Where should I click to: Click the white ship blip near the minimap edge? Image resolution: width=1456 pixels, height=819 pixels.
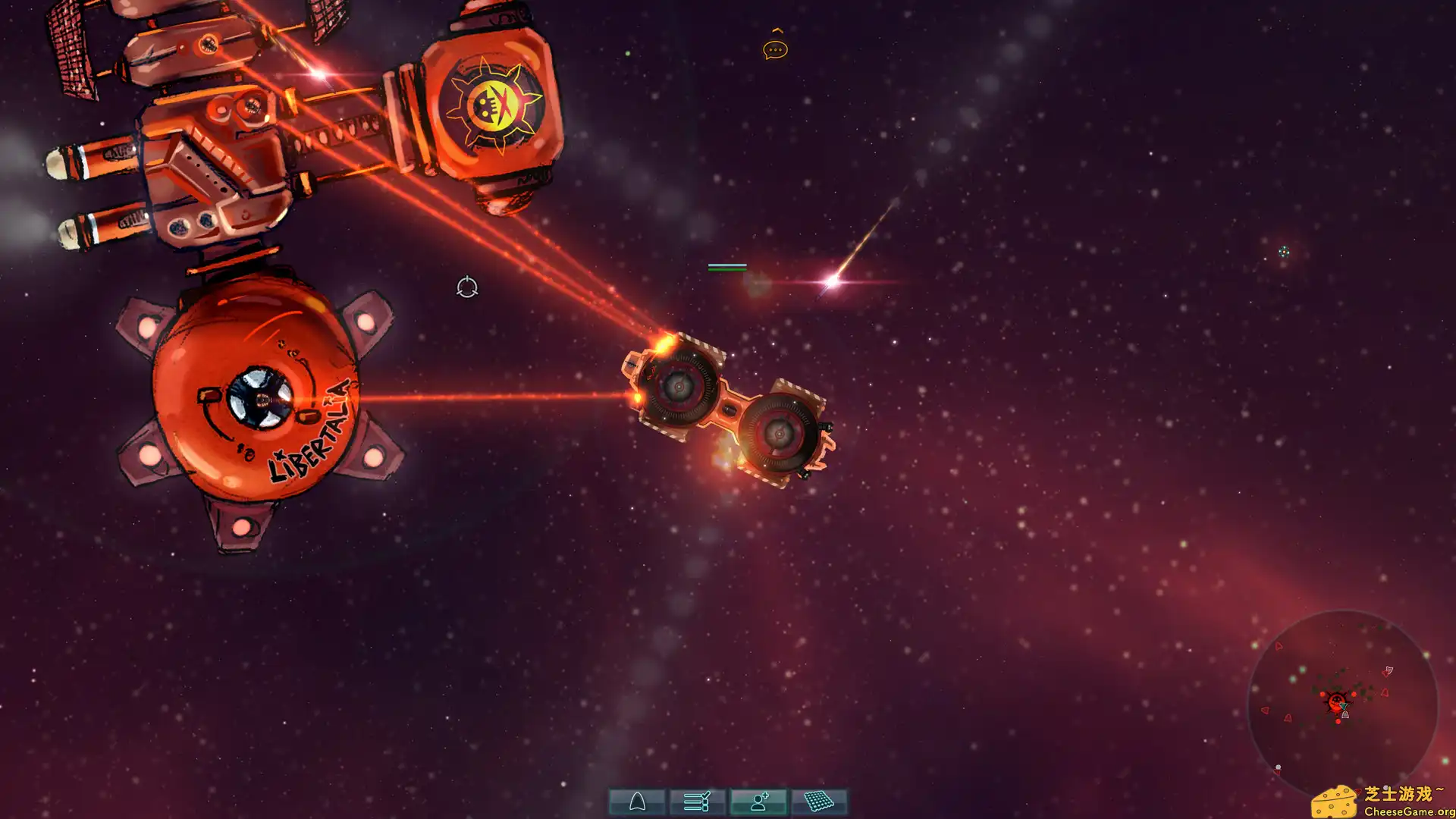click(1389, 670)
